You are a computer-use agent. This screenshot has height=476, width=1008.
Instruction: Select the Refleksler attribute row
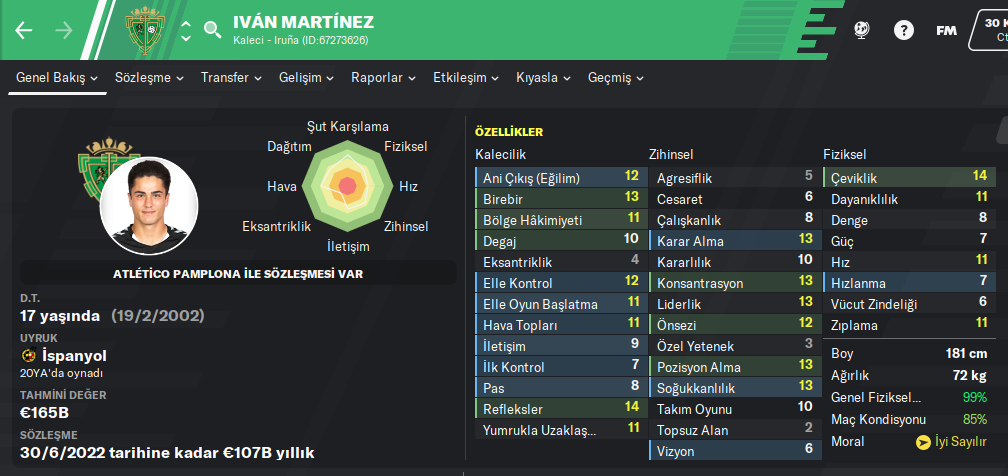[x=559, y=408]
